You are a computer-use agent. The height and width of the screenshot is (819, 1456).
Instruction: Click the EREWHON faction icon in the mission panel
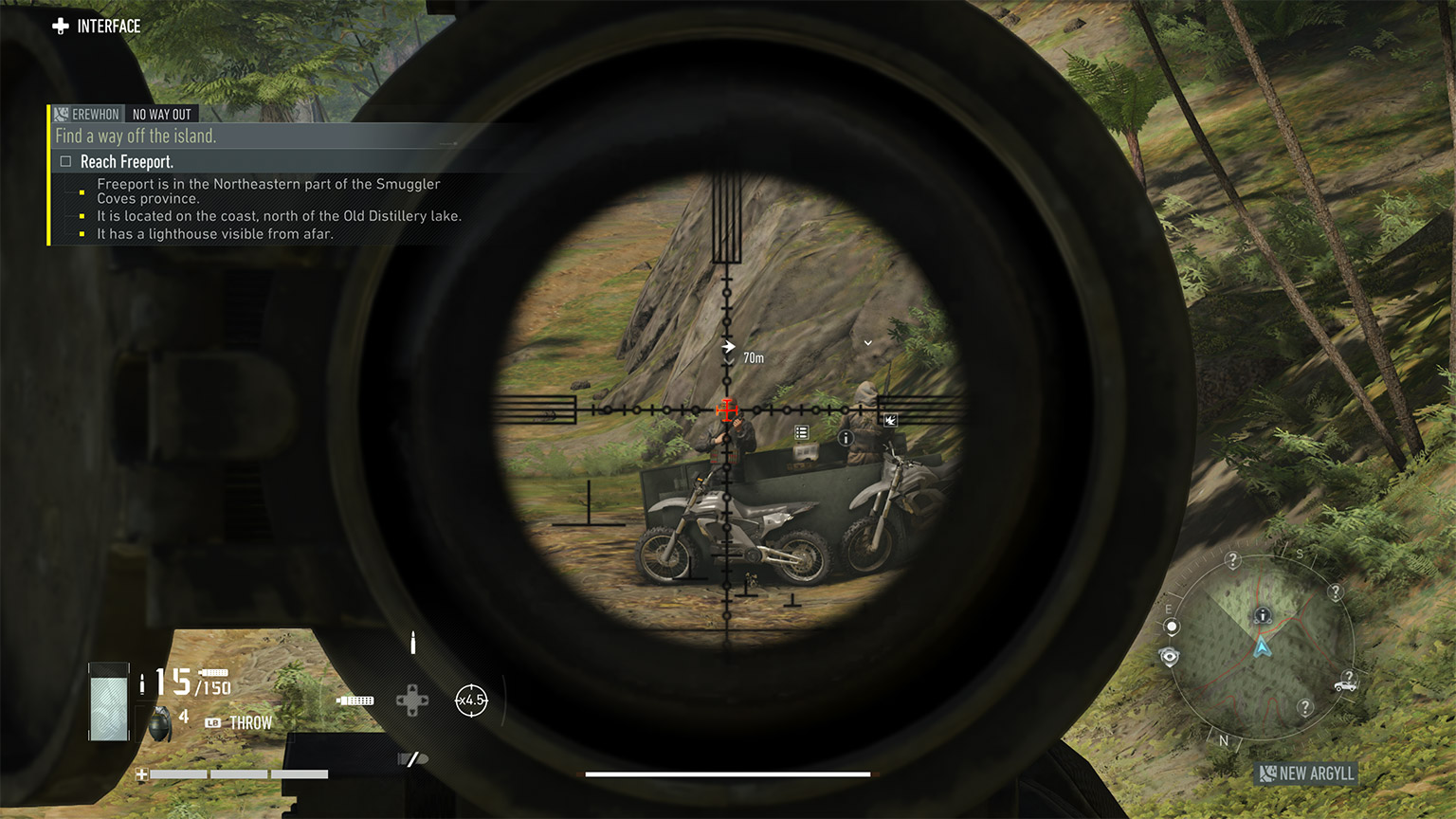click(60, 114)
